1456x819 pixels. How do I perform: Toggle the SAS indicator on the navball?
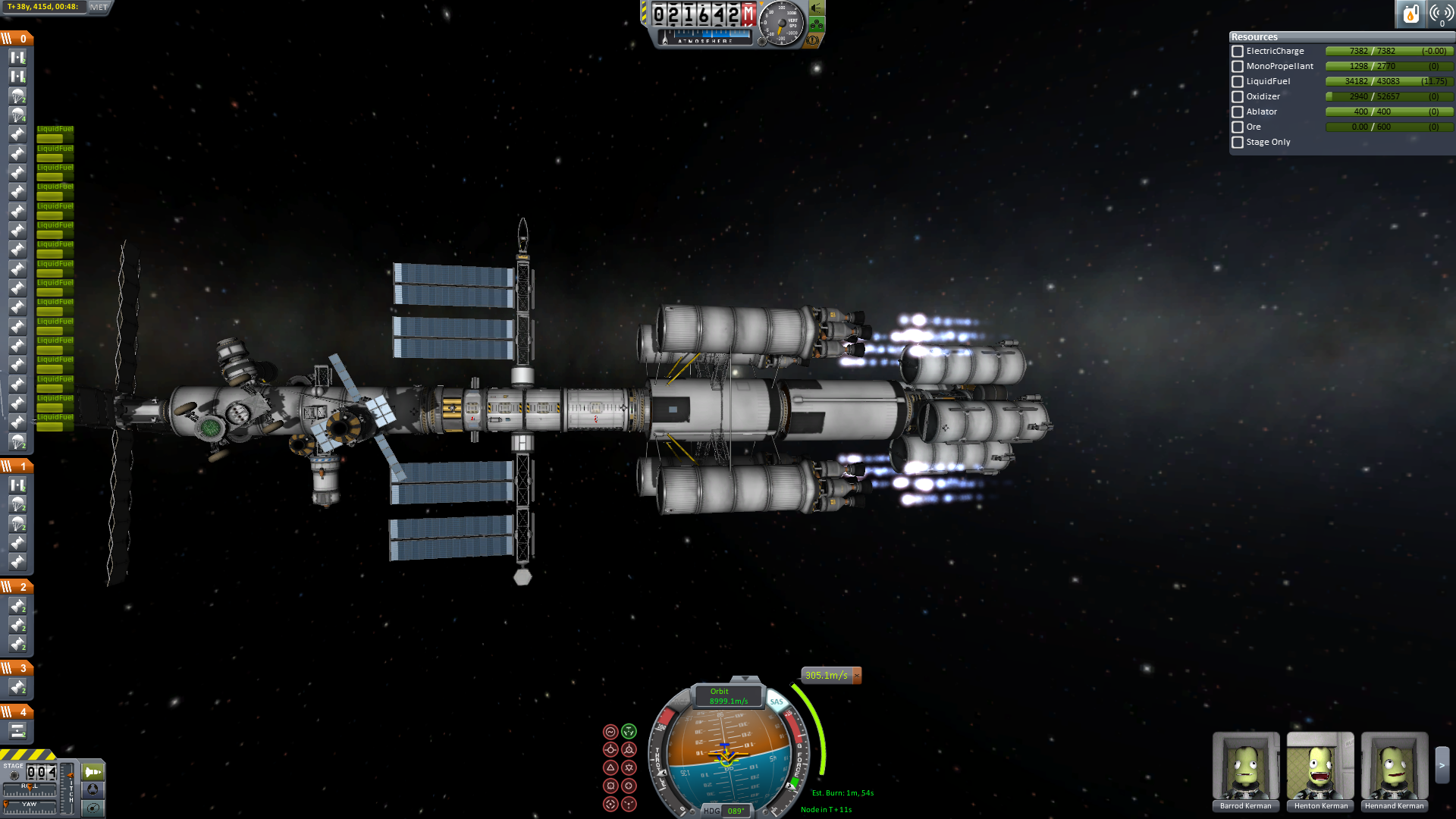[x=777, y=702]
